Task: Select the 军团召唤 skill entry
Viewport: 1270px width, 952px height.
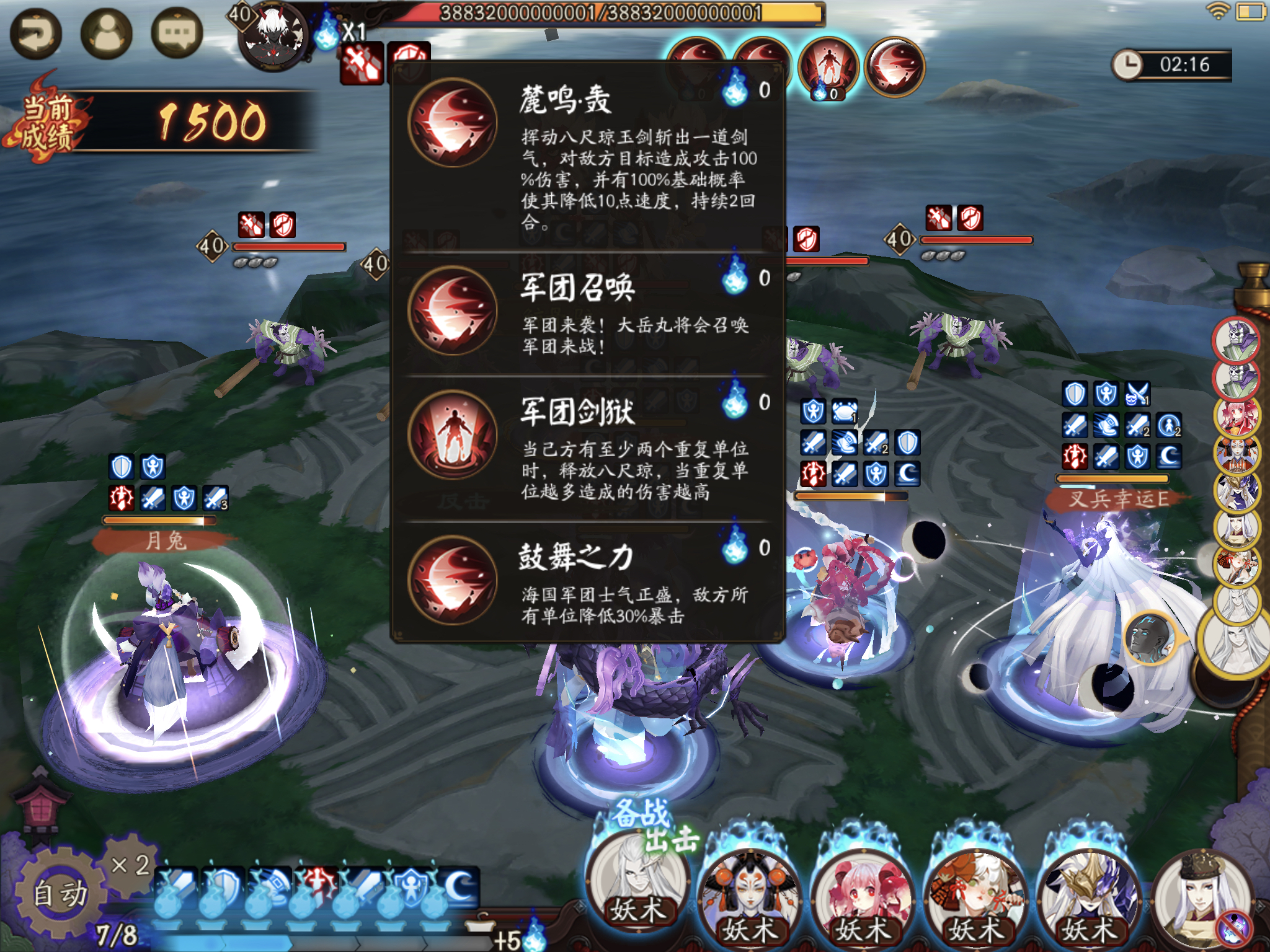Action: 588,313
